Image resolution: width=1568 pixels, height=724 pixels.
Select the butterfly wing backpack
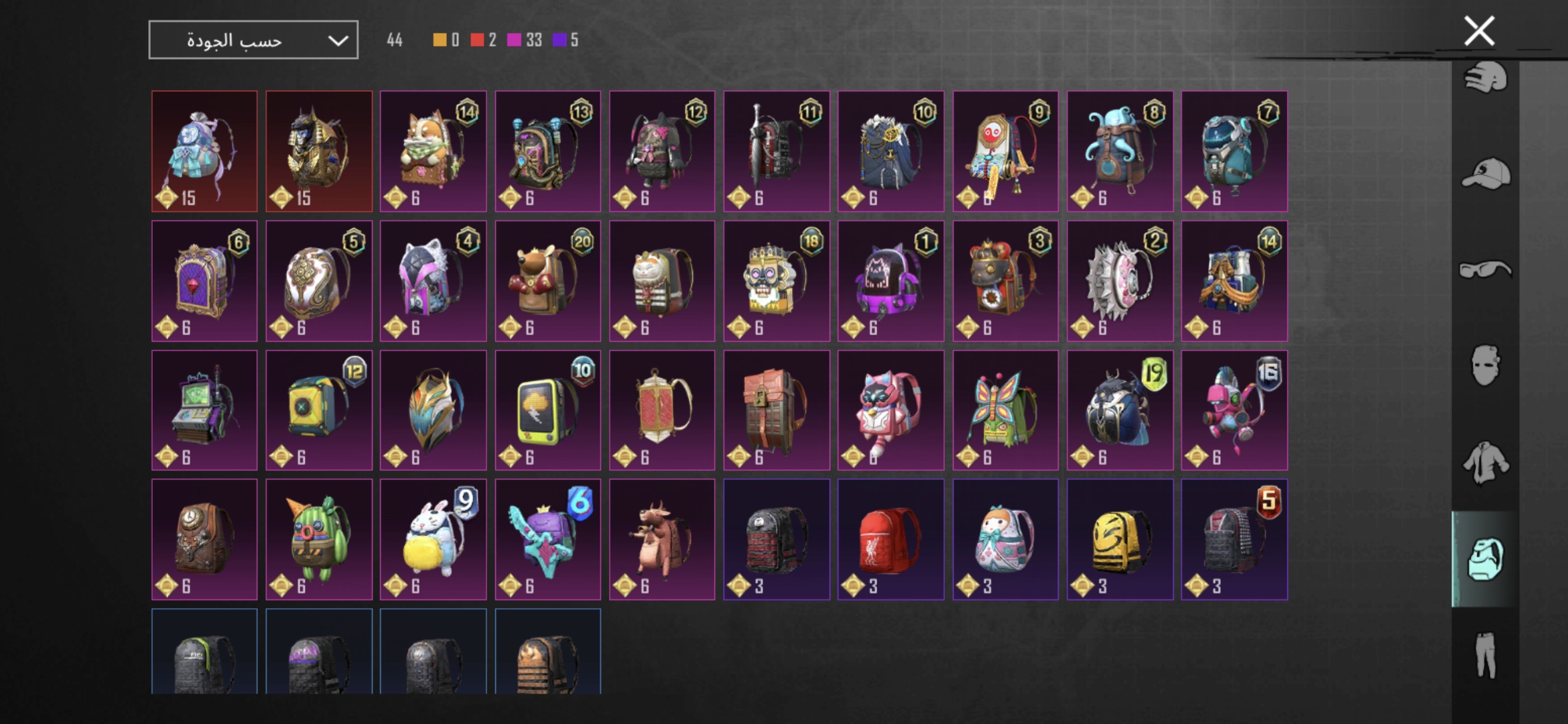1005,410
